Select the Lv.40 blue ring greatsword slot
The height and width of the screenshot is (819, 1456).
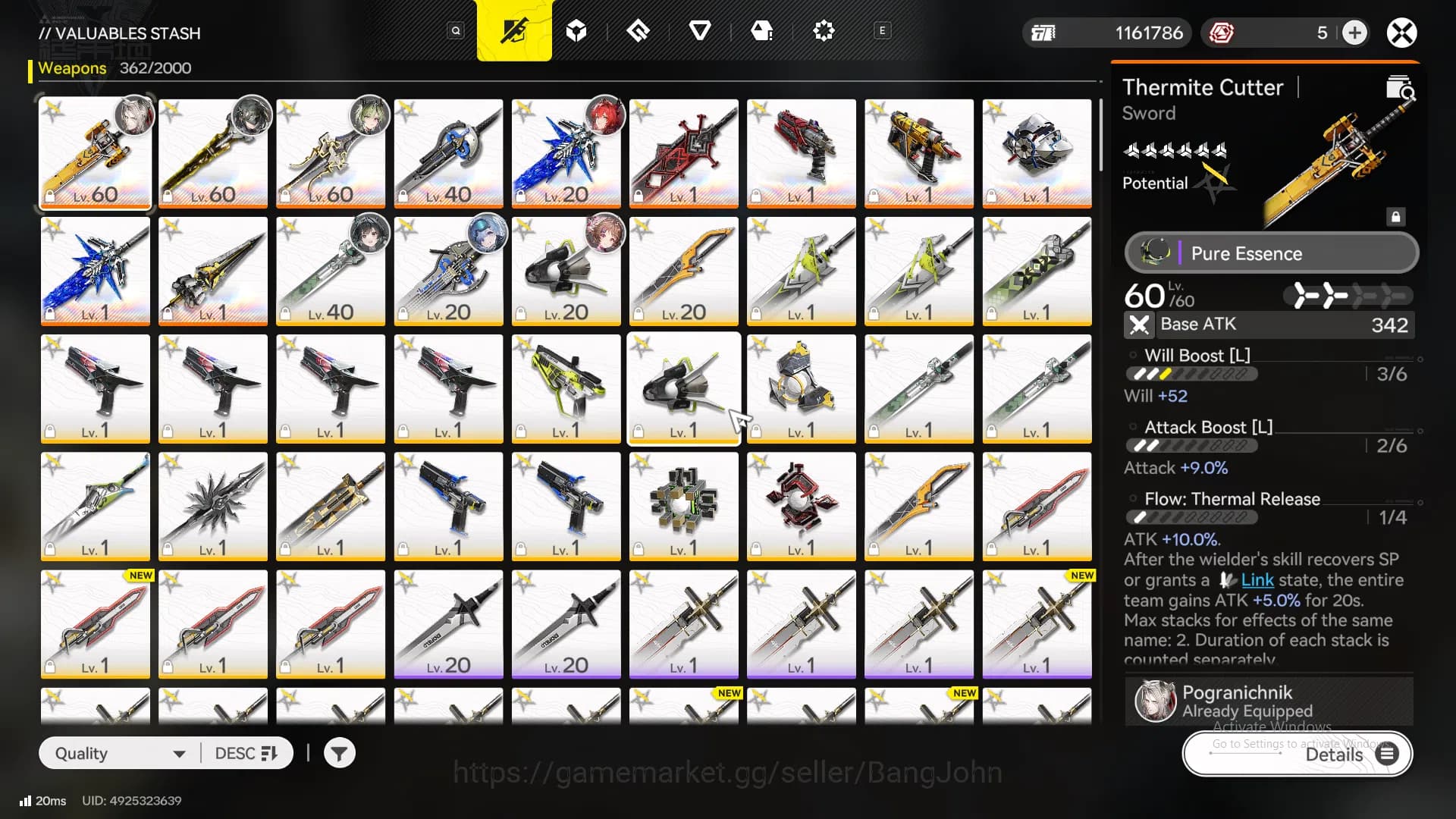(x=448, y=153)
